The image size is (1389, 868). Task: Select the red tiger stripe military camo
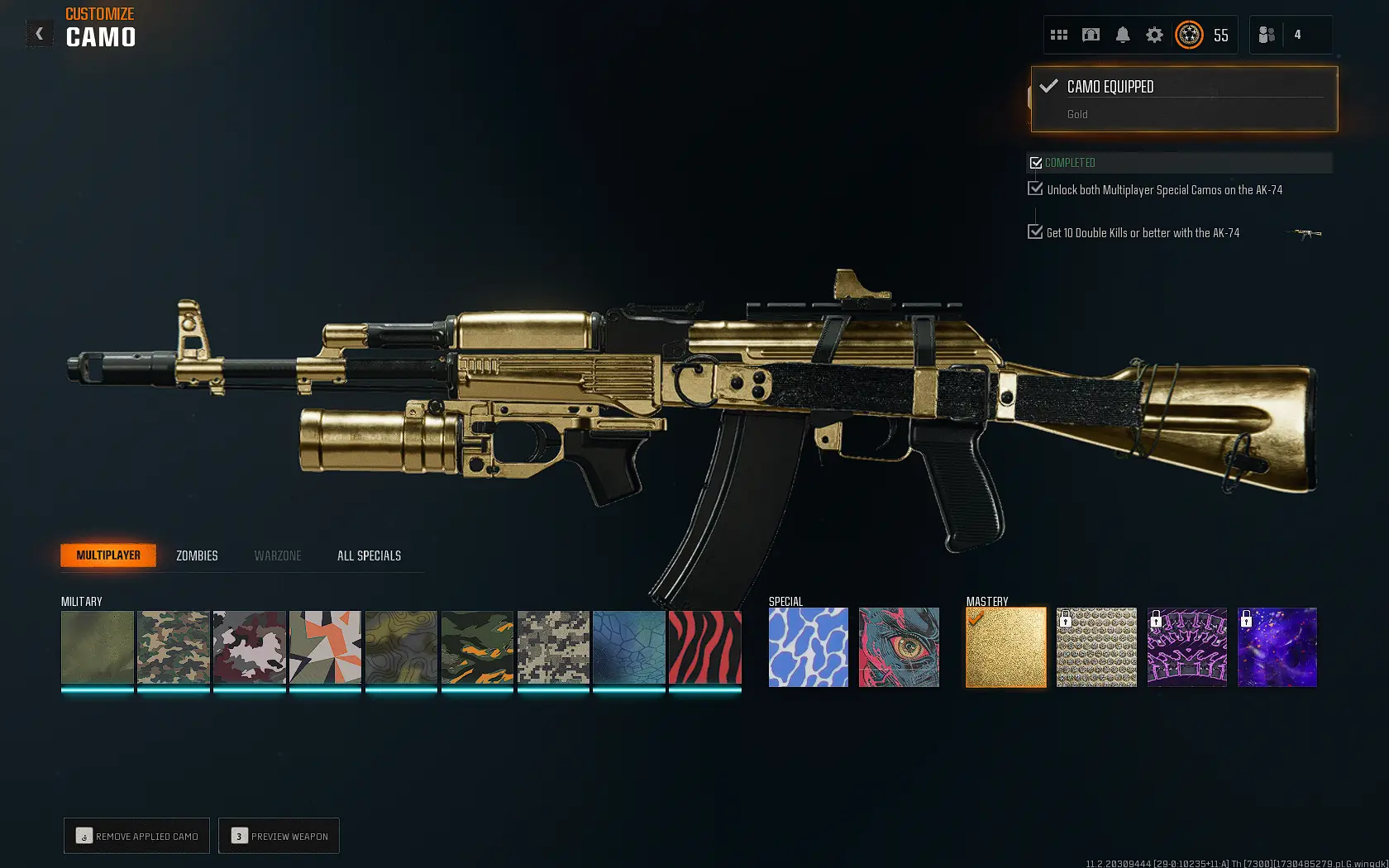point(704,647)
